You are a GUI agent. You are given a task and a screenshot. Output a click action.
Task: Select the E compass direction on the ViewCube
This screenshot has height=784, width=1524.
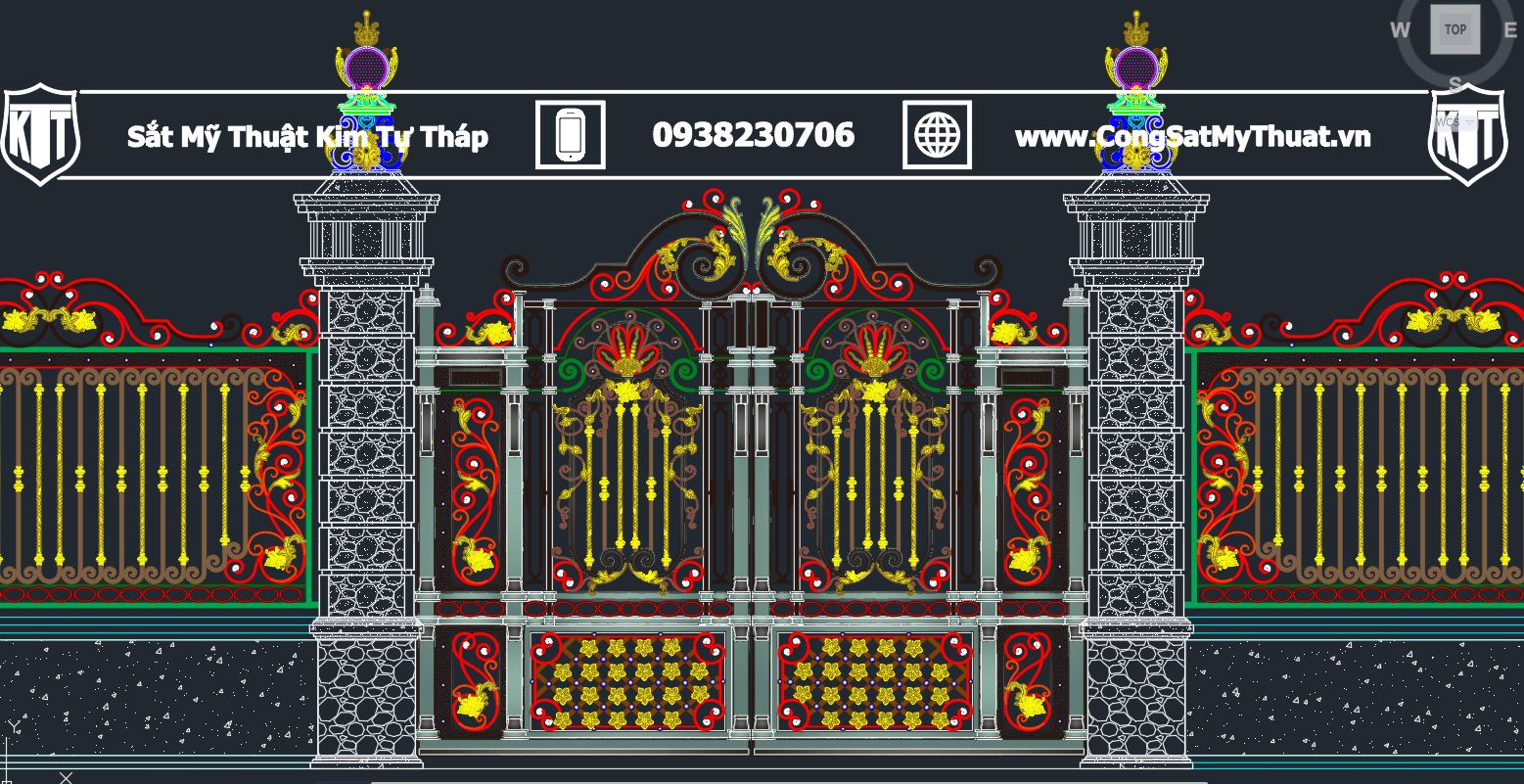[1510, 29]
